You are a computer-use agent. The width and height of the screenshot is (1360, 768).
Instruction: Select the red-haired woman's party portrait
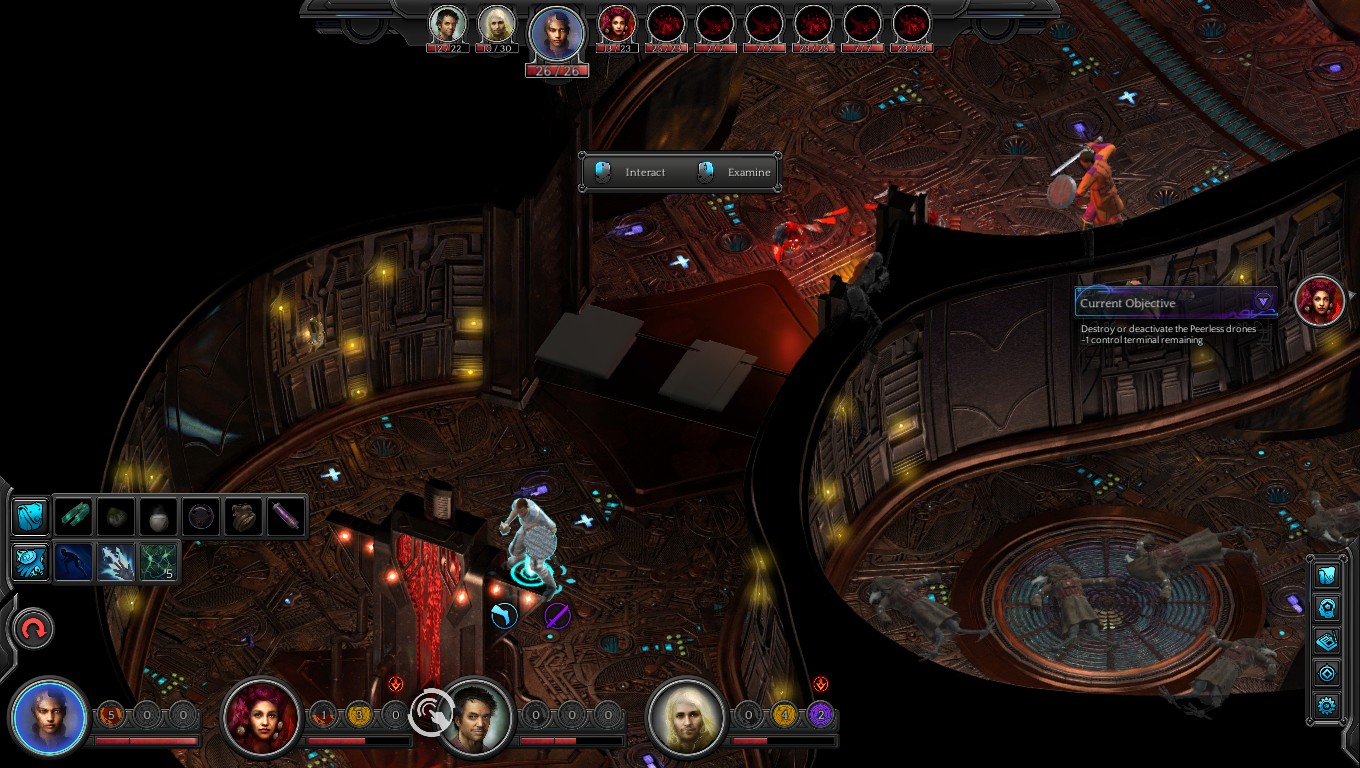262,717
